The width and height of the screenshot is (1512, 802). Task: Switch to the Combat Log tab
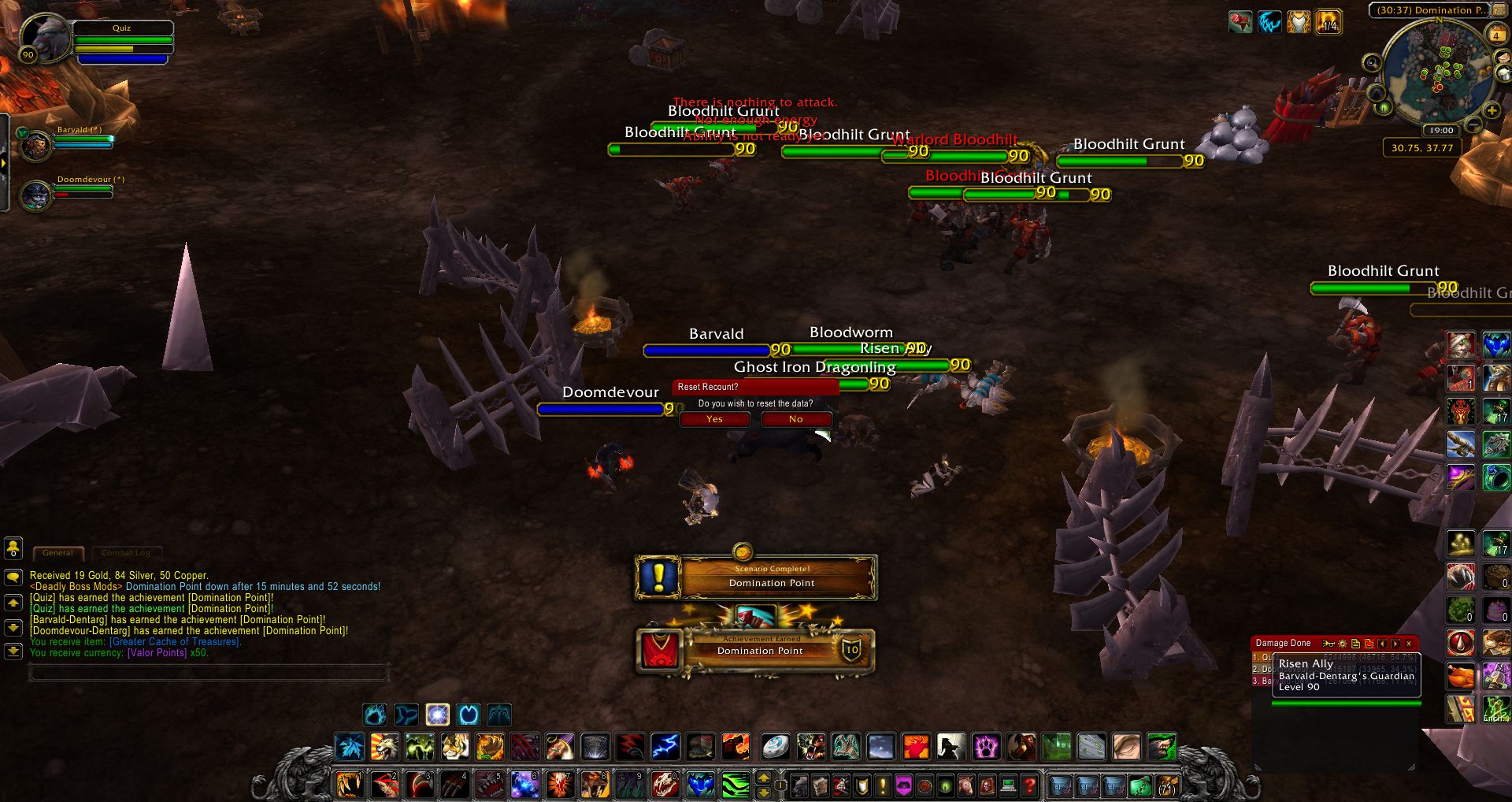point(126,552)
